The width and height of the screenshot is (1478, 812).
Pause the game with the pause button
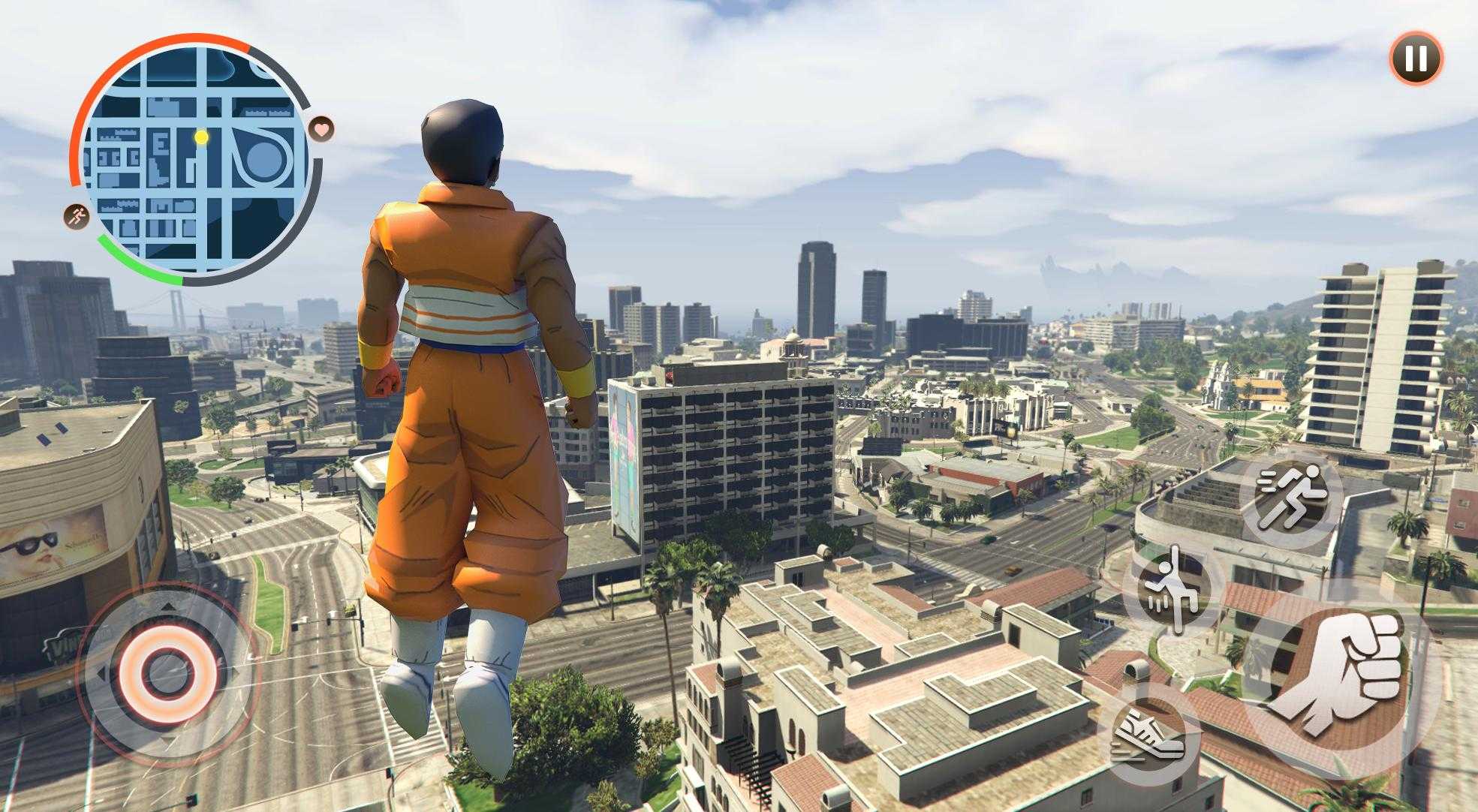pyautogui.click(x=1416, y=58)
